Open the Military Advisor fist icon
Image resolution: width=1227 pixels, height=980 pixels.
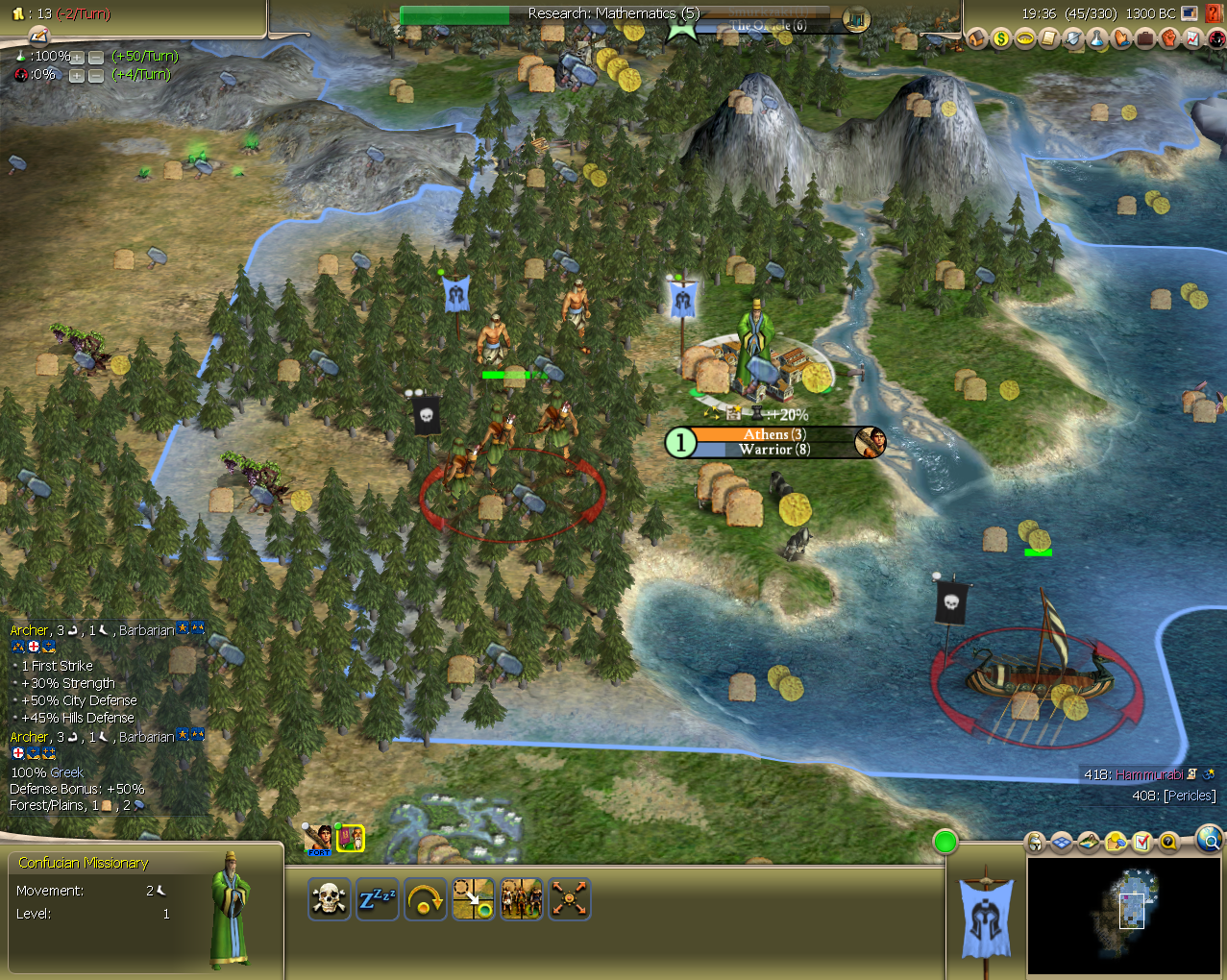1169,38
